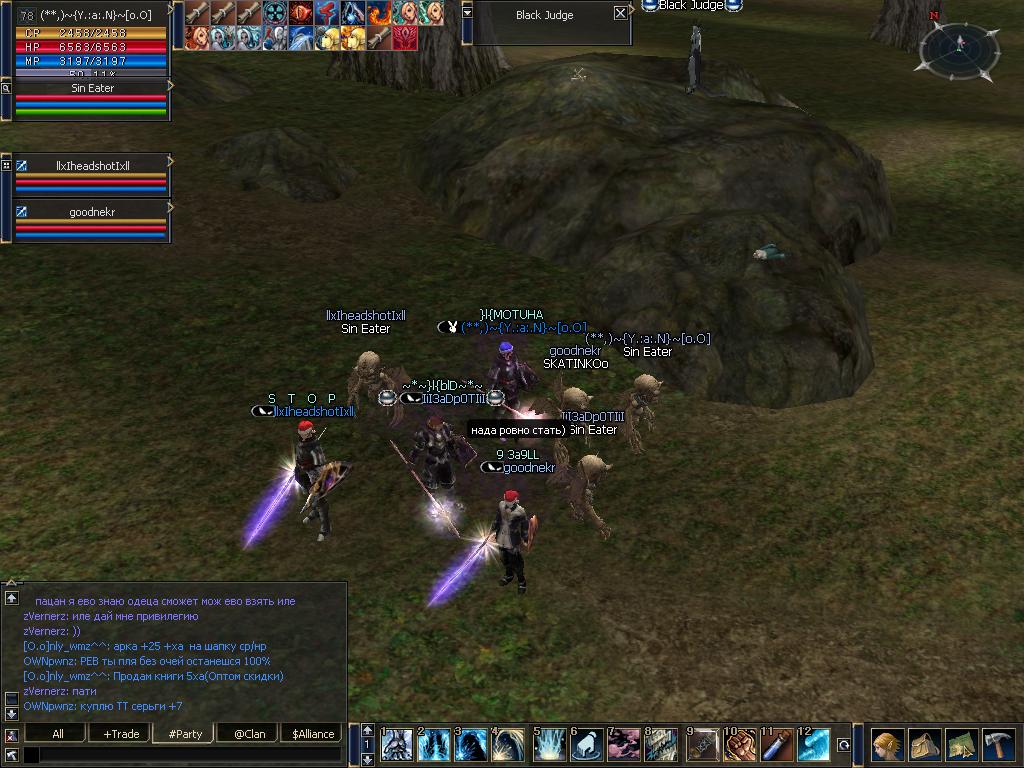Open the +Trade chat tab
The height and width of the screenshot is (768, 1024).
coord(121,733)
